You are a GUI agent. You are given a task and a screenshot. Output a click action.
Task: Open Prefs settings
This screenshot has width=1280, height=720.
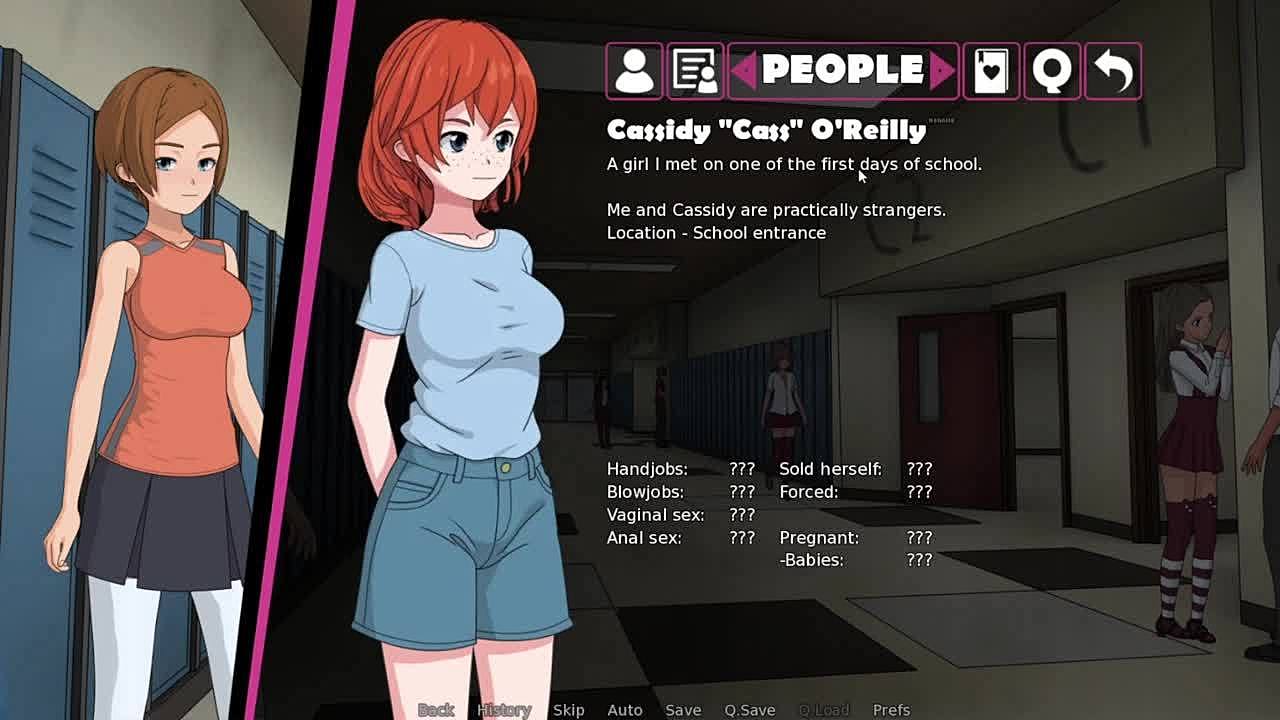point(891,710)
